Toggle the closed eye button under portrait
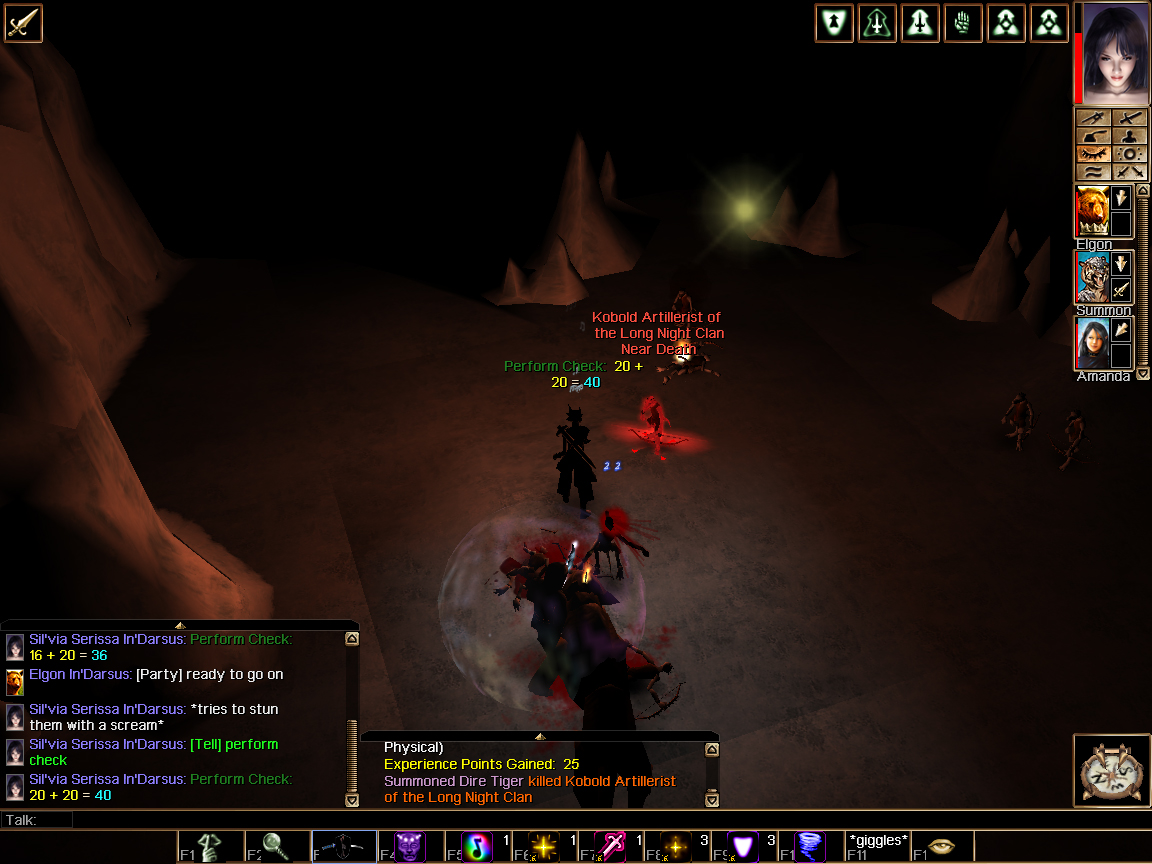This screenshot has height=864, width=1152. (1093, 154)
